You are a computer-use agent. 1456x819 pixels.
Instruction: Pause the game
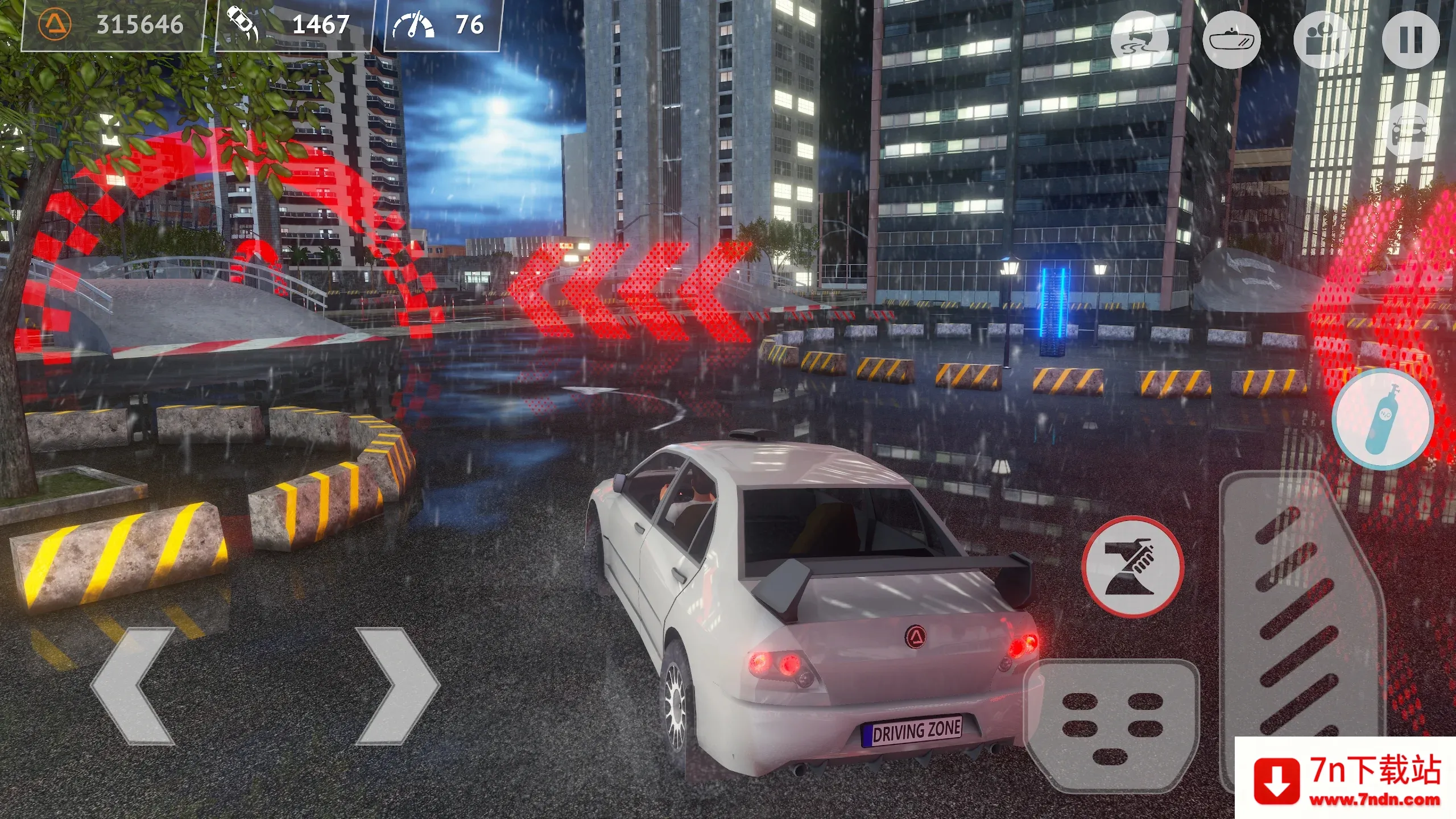[x=1410, y=40]
